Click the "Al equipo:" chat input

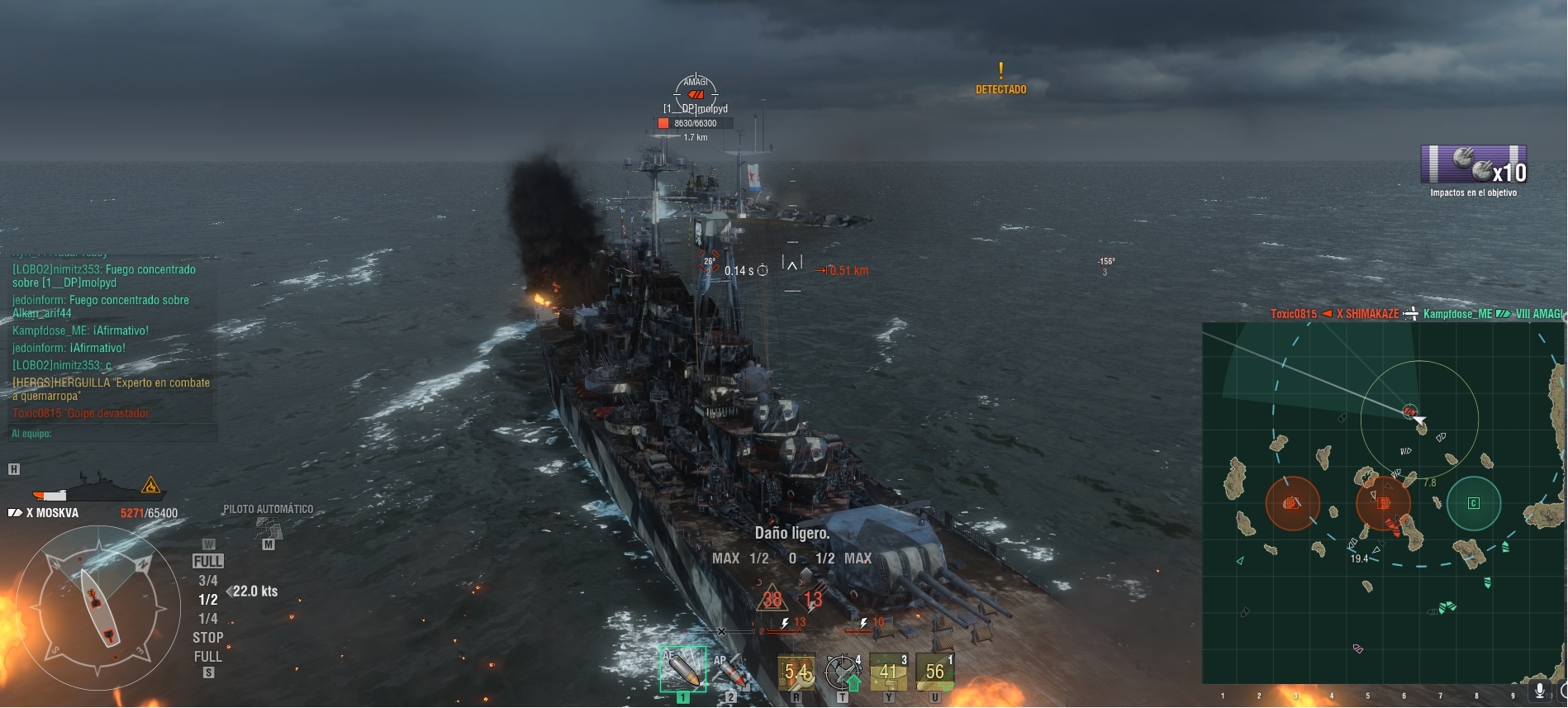113,434
